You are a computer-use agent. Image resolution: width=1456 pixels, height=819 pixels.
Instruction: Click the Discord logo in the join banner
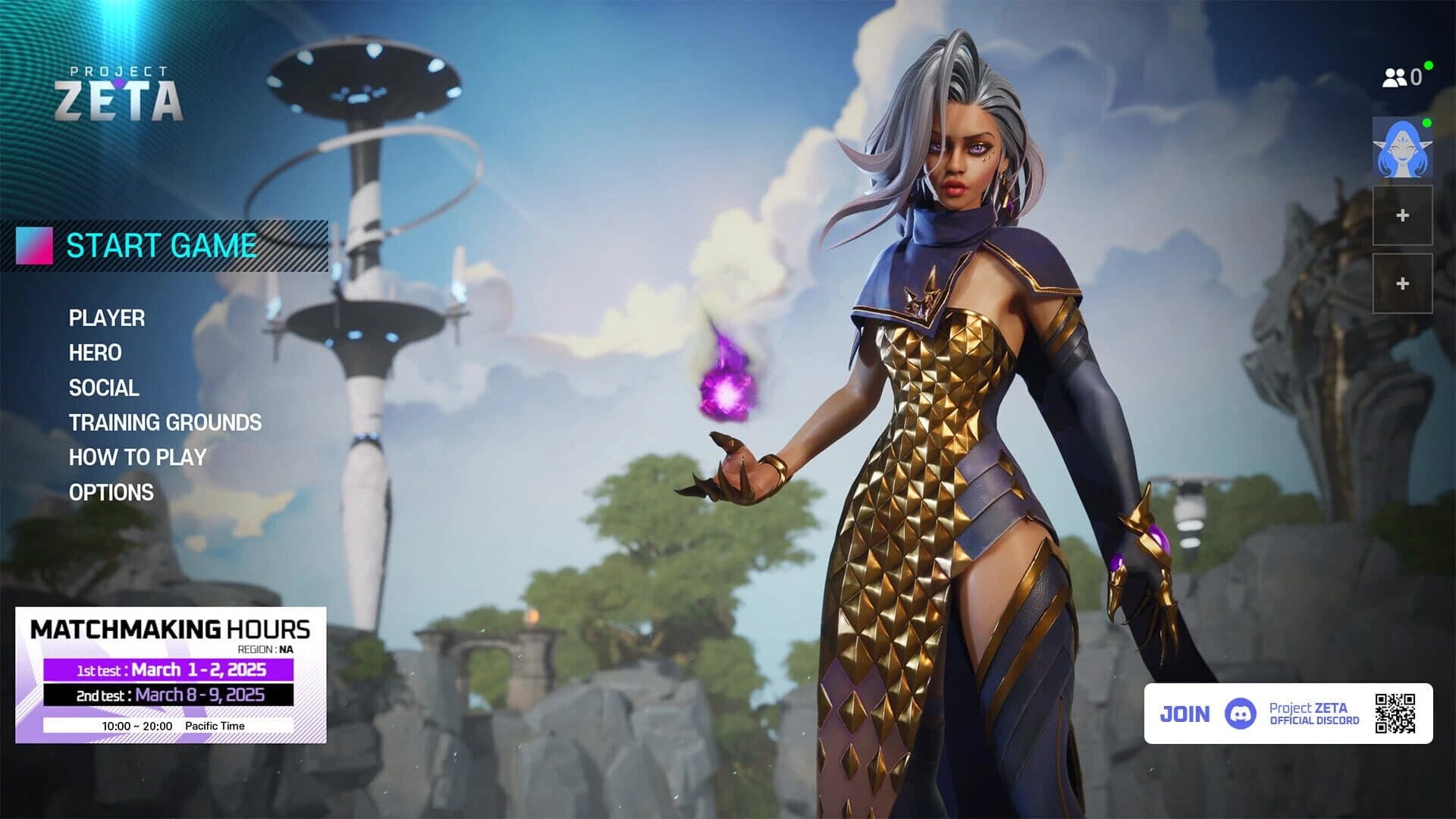pos(1239,714)
